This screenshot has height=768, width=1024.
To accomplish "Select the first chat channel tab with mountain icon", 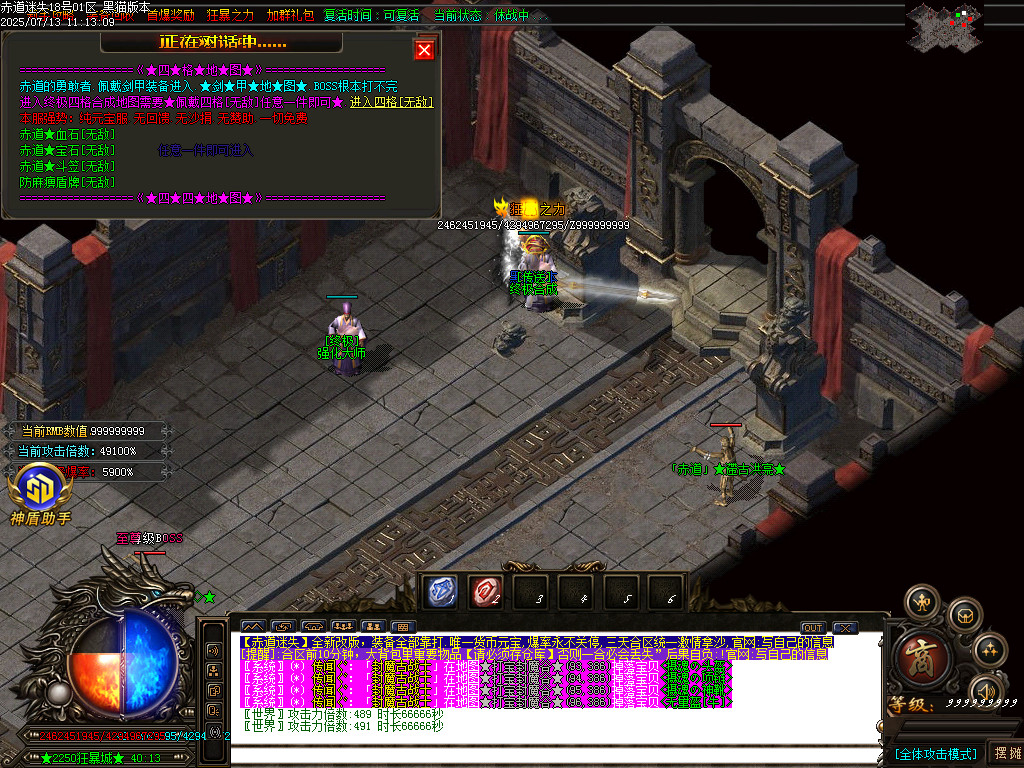I will (x=253, y=628).
